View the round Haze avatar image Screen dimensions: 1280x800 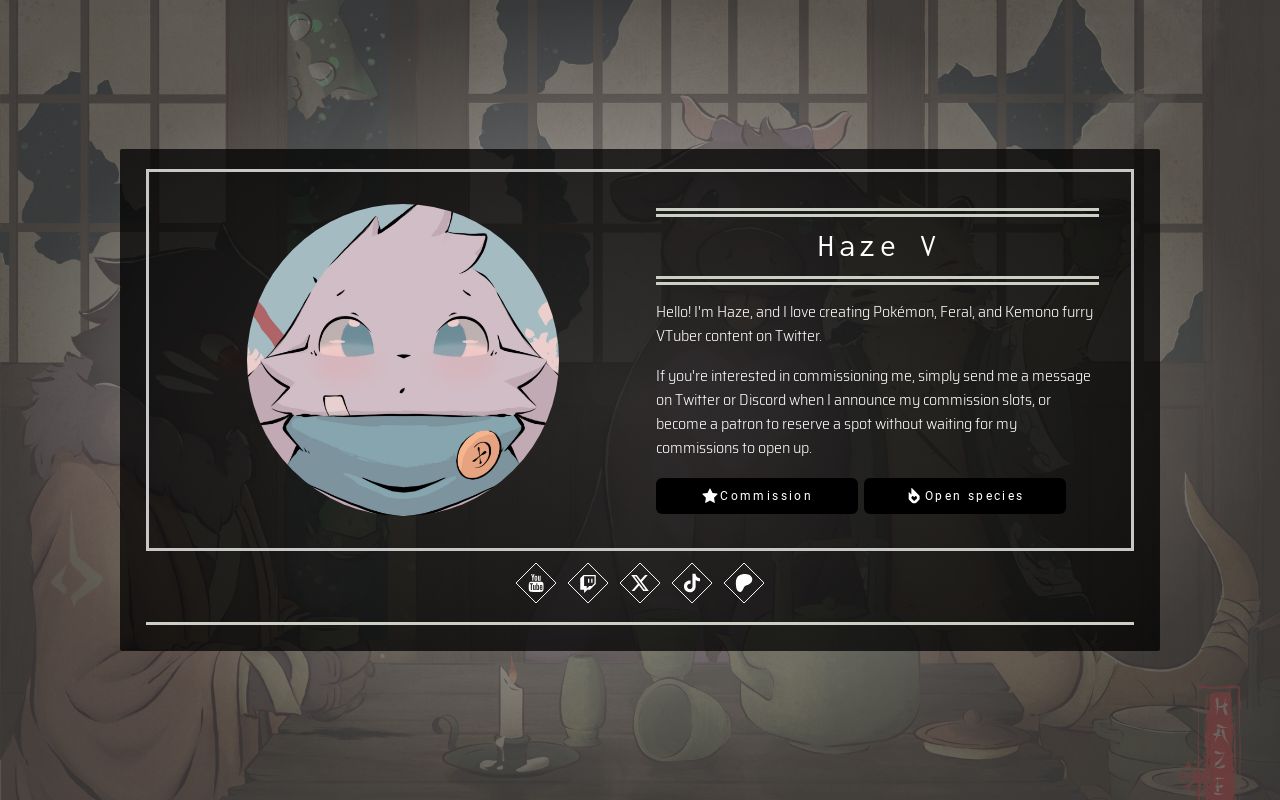click(x=403, y=360)
